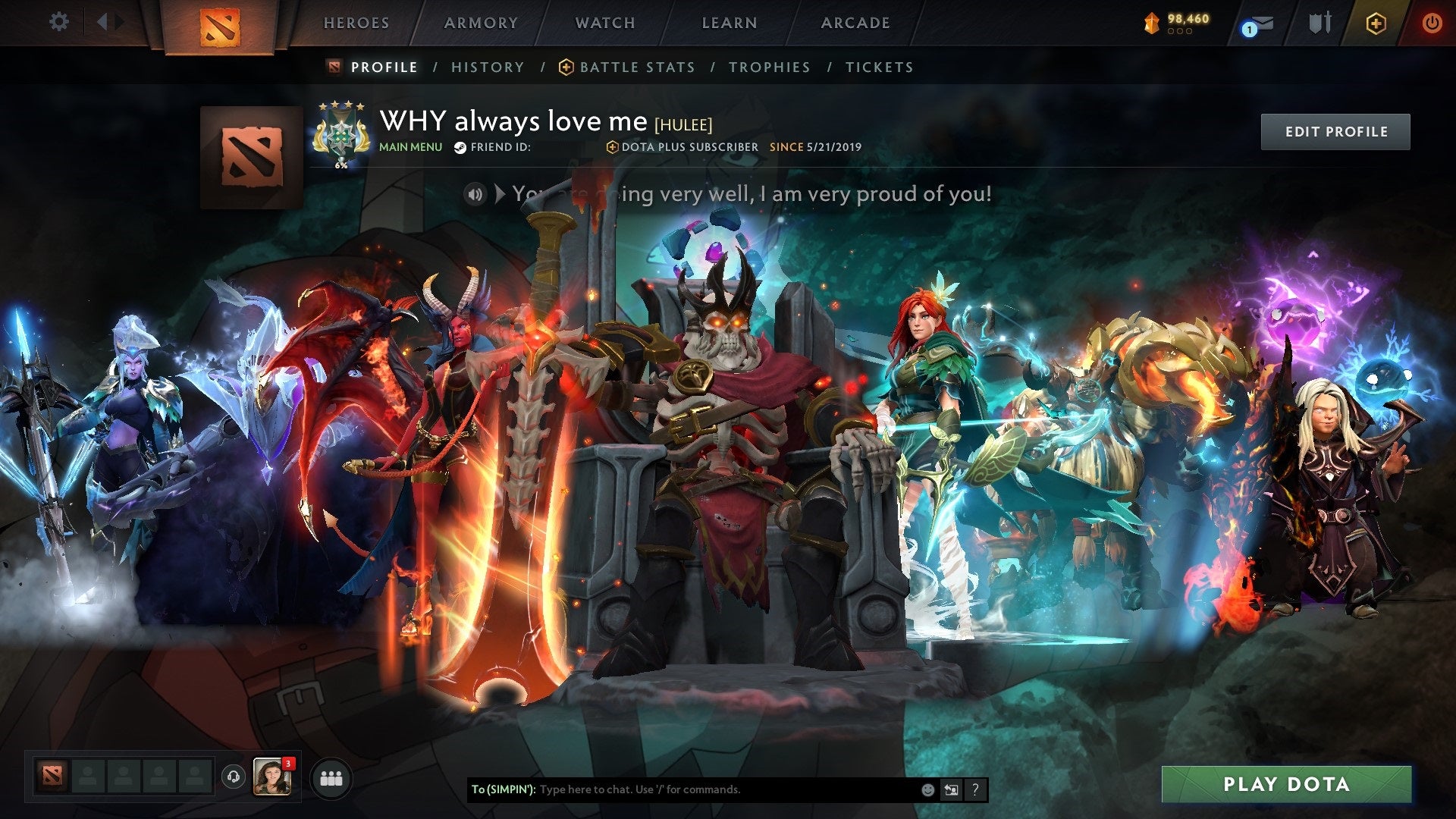Open the settings gear icon
Image resolution: width=1456 pixels, height=819 pixels.
coord(59,22)
